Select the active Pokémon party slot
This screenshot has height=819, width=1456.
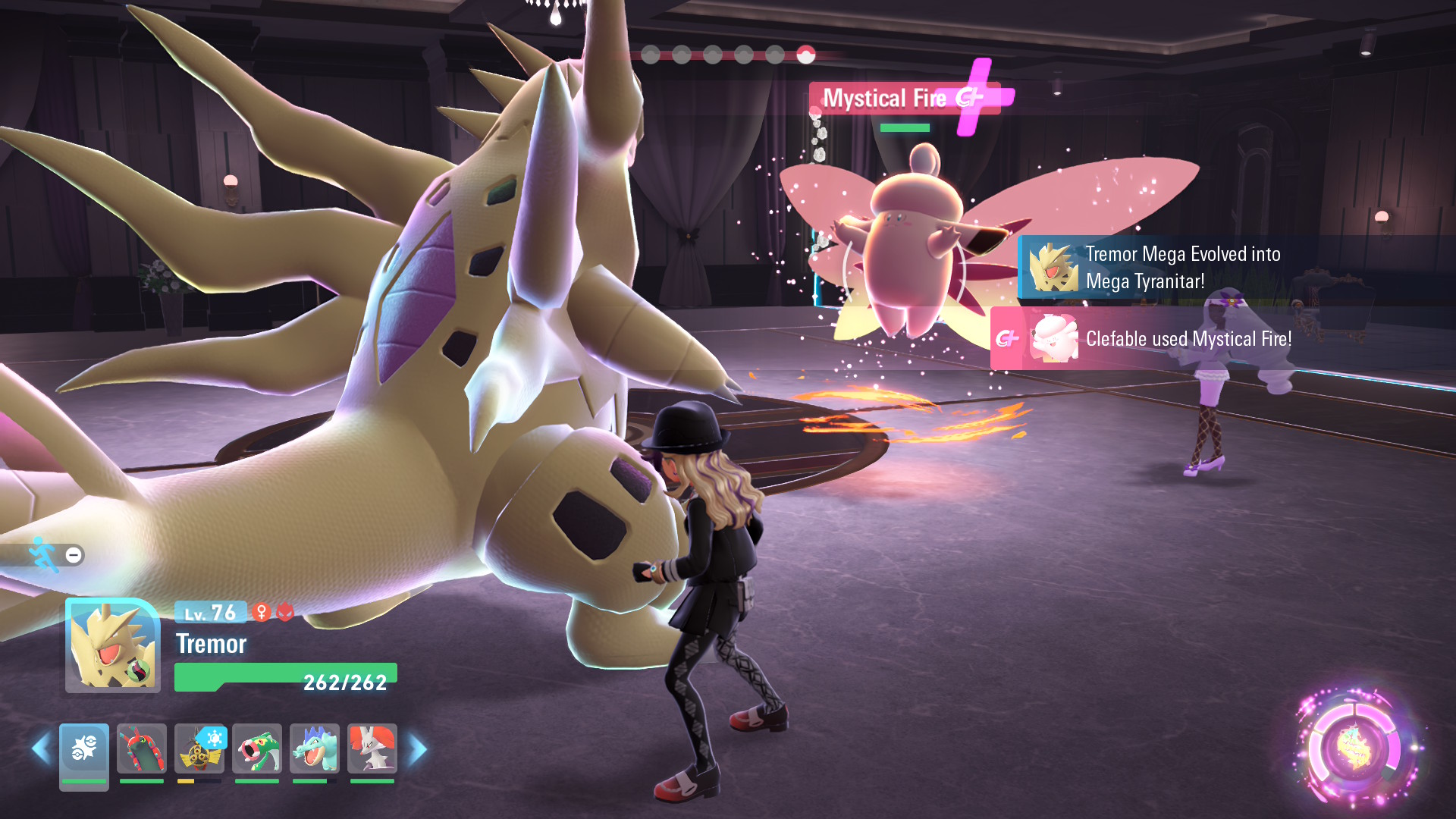(84, 751)
